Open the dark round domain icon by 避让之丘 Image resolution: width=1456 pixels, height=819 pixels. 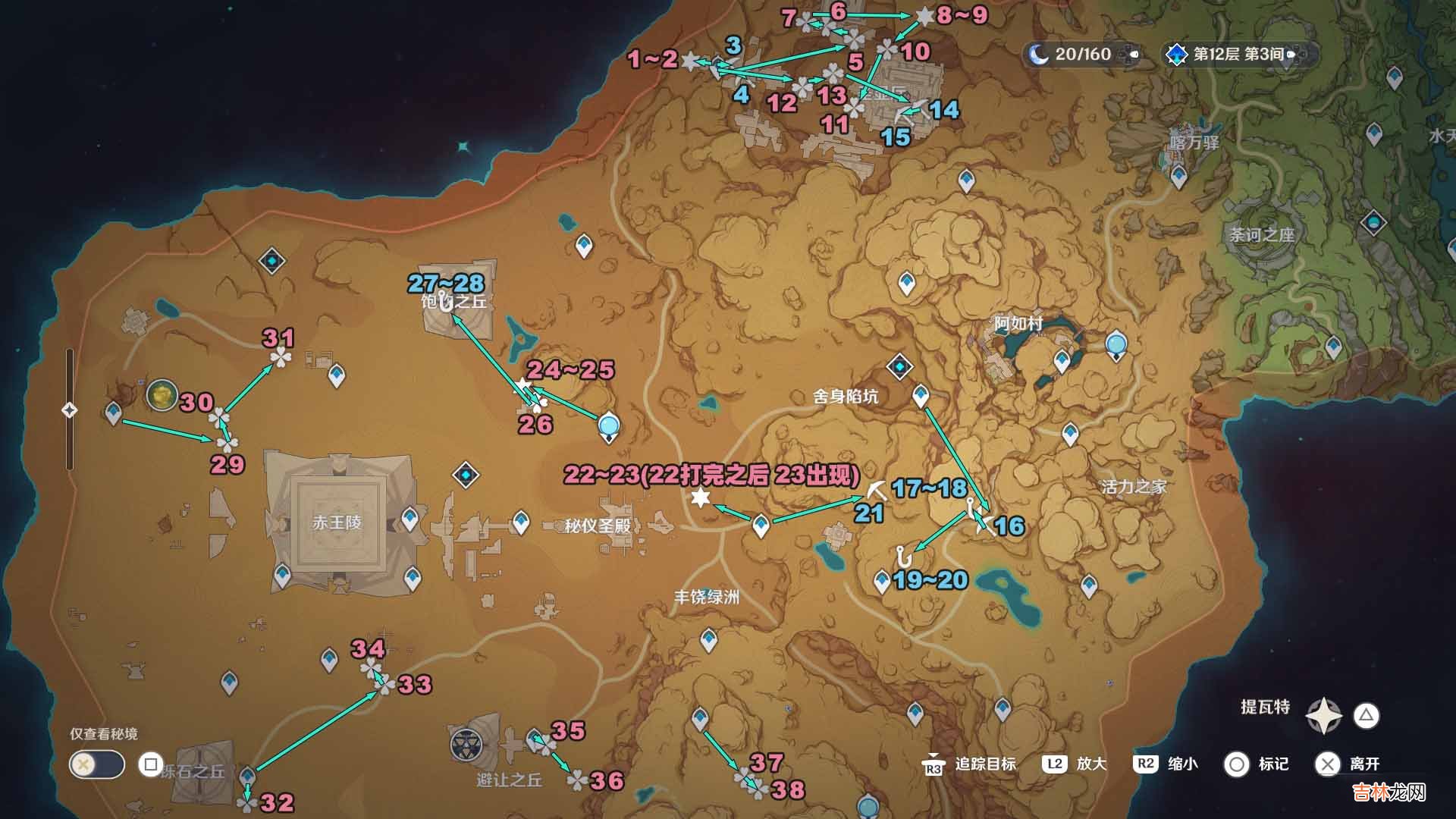click(466, 745)
